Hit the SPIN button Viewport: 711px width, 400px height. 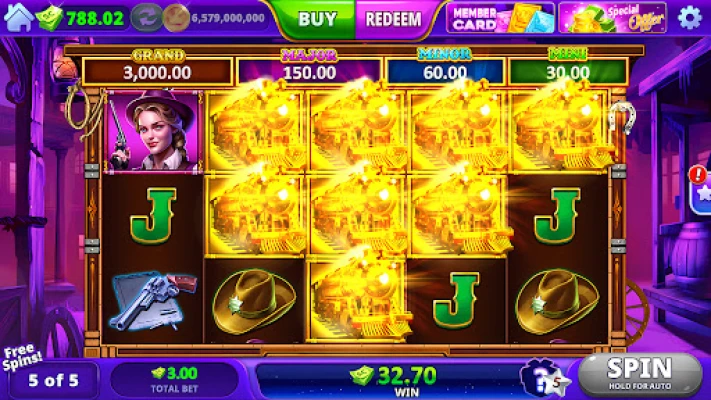[640, 373]
